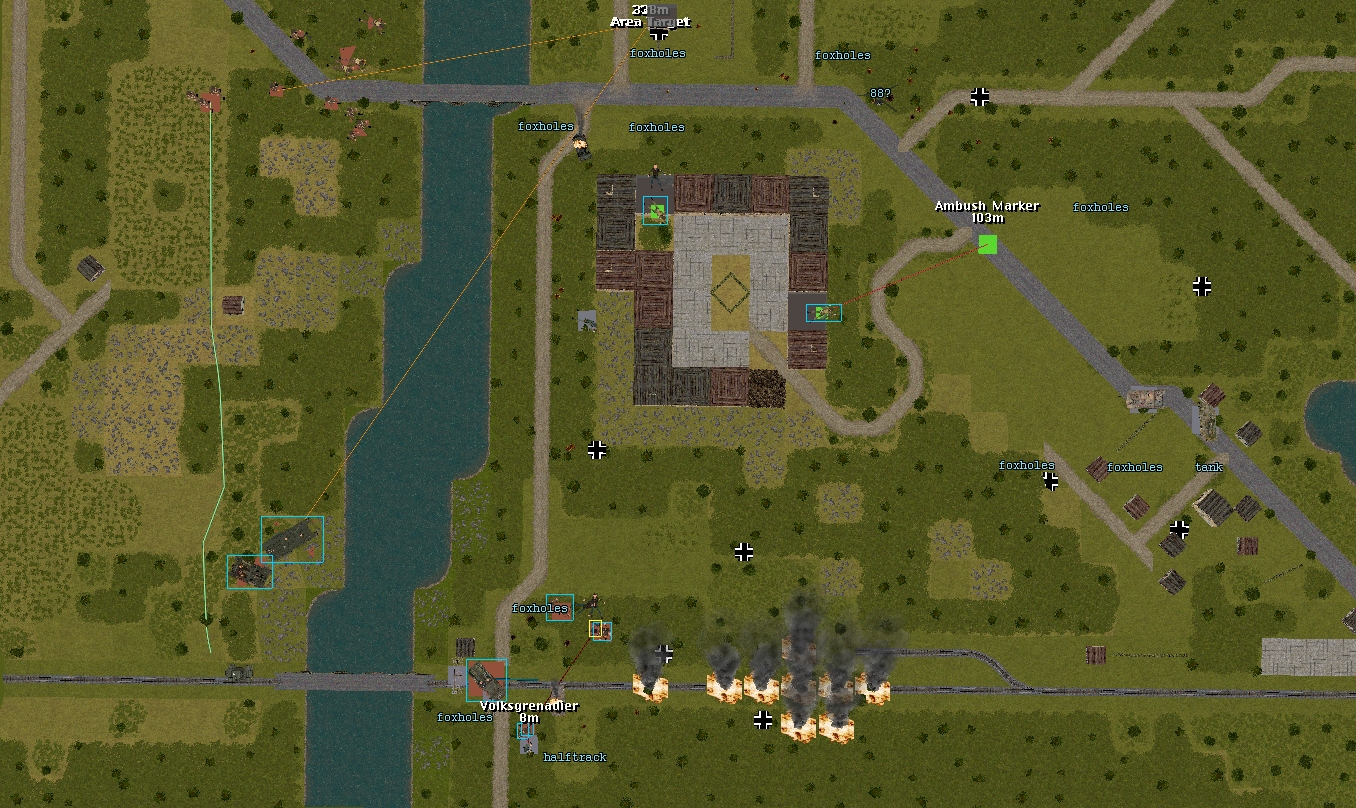Image resolution: width=1356 pixels, height=808 pixels.
Task: Select the boxed unit targeting the Ambush Marker
Action: 823,313
